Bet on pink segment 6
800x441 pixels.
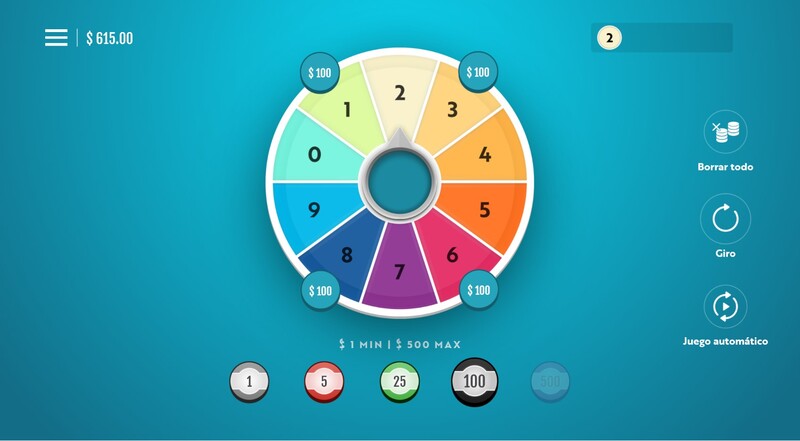452,255
